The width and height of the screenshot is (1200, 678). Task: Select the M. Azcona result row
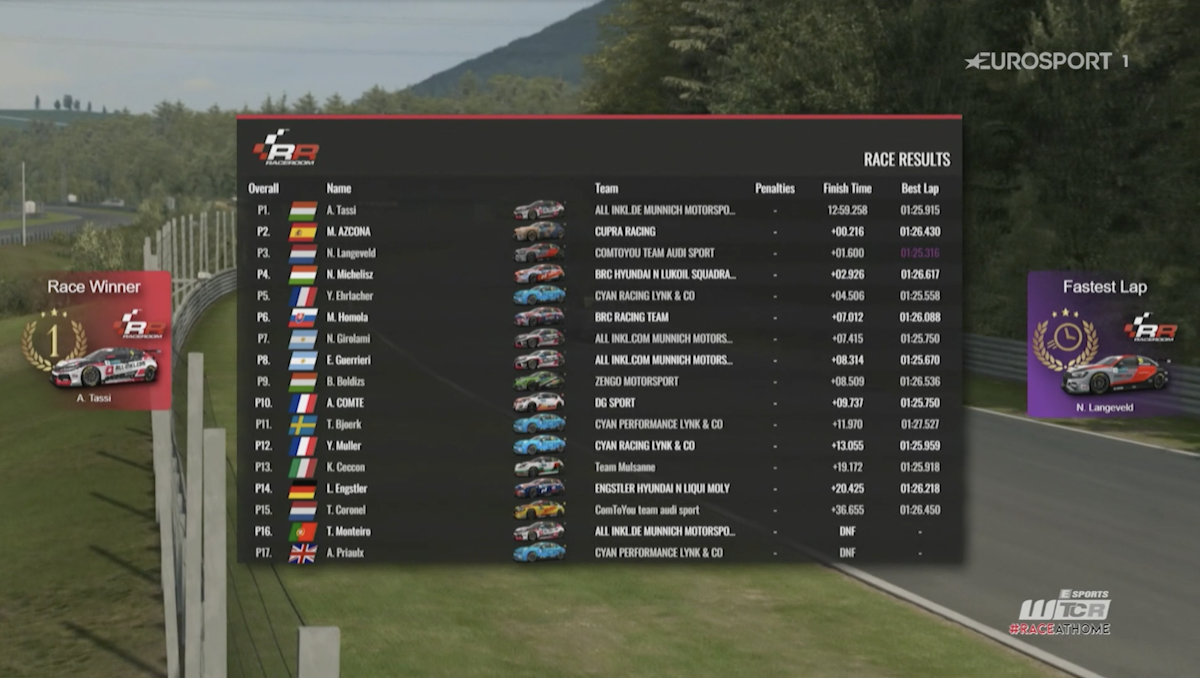pyautogui.click(x=599, y=231)
